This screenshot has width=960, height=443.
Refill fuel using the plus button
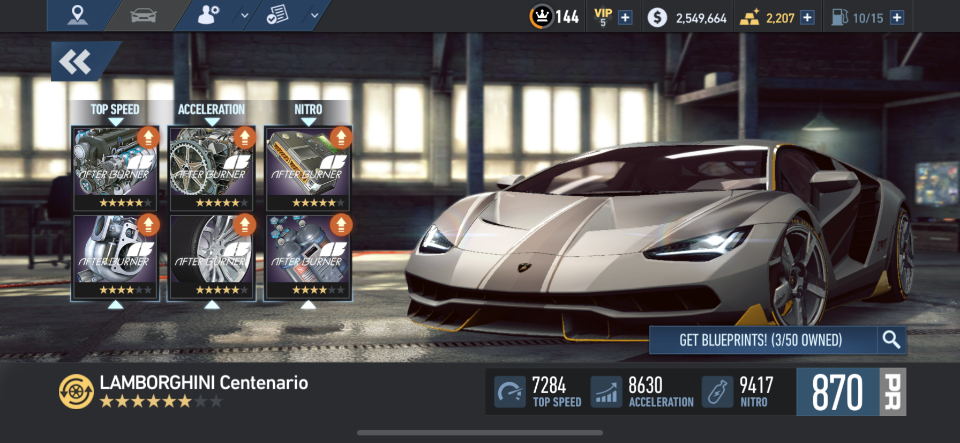click(x=896, y=17)
